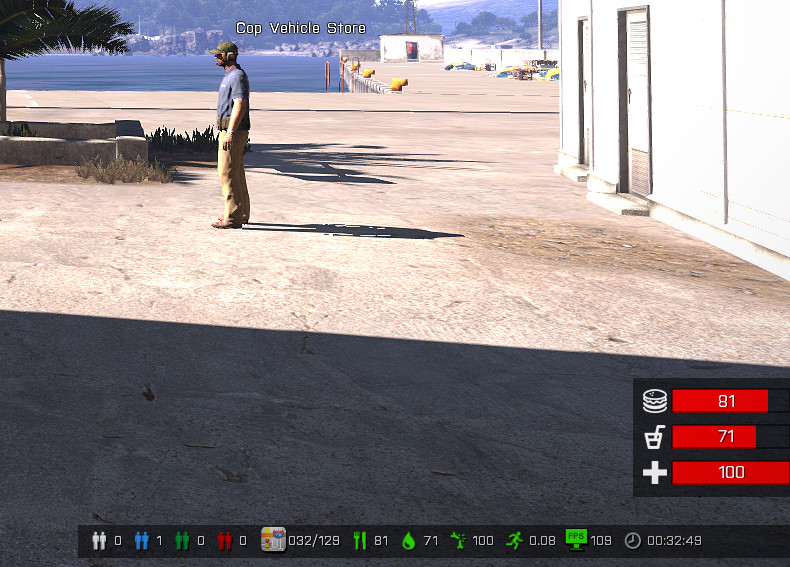
Task: Click the fork and knife hunger icon
Action: click(360, 541)
